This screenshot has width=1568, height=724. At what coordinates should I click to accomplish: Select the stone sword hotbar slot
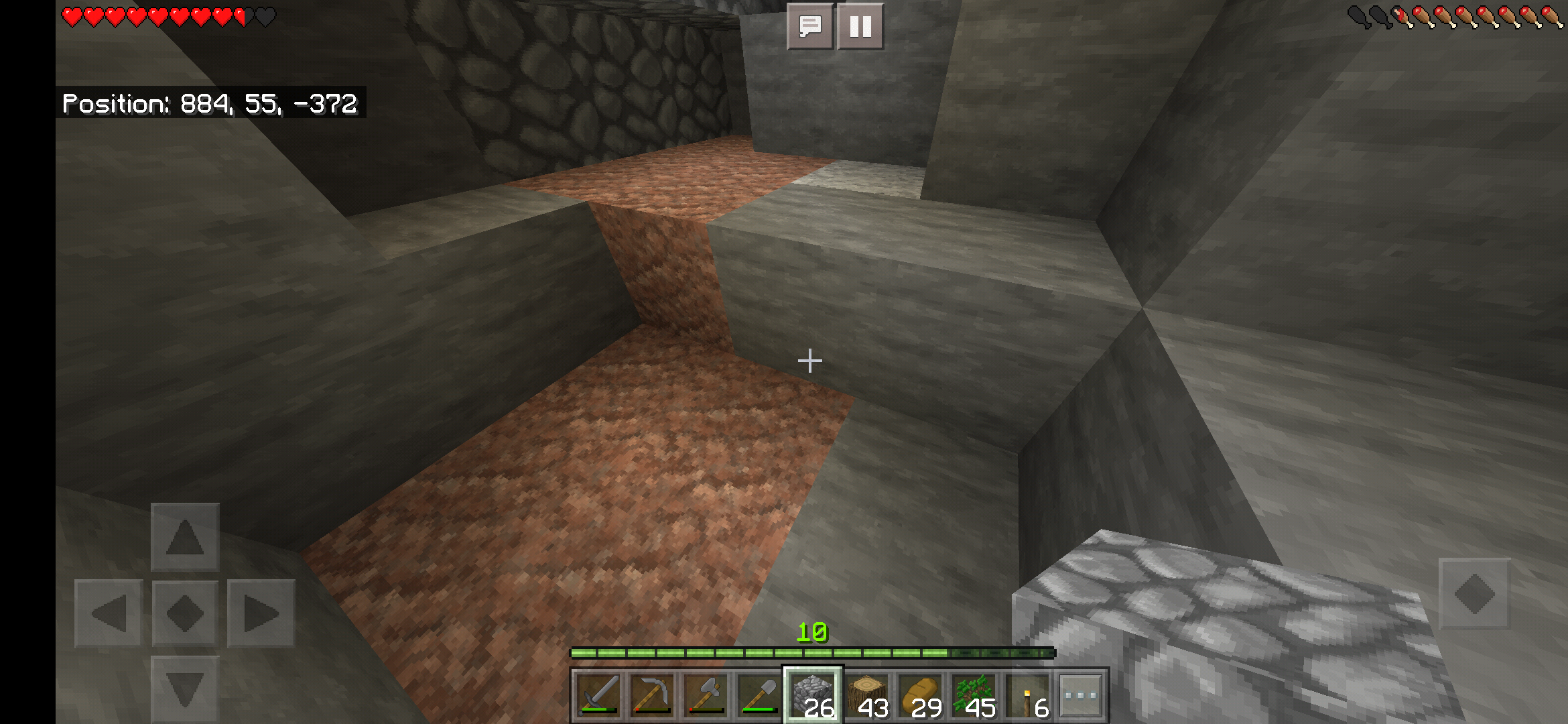click(x=598, y=695)
